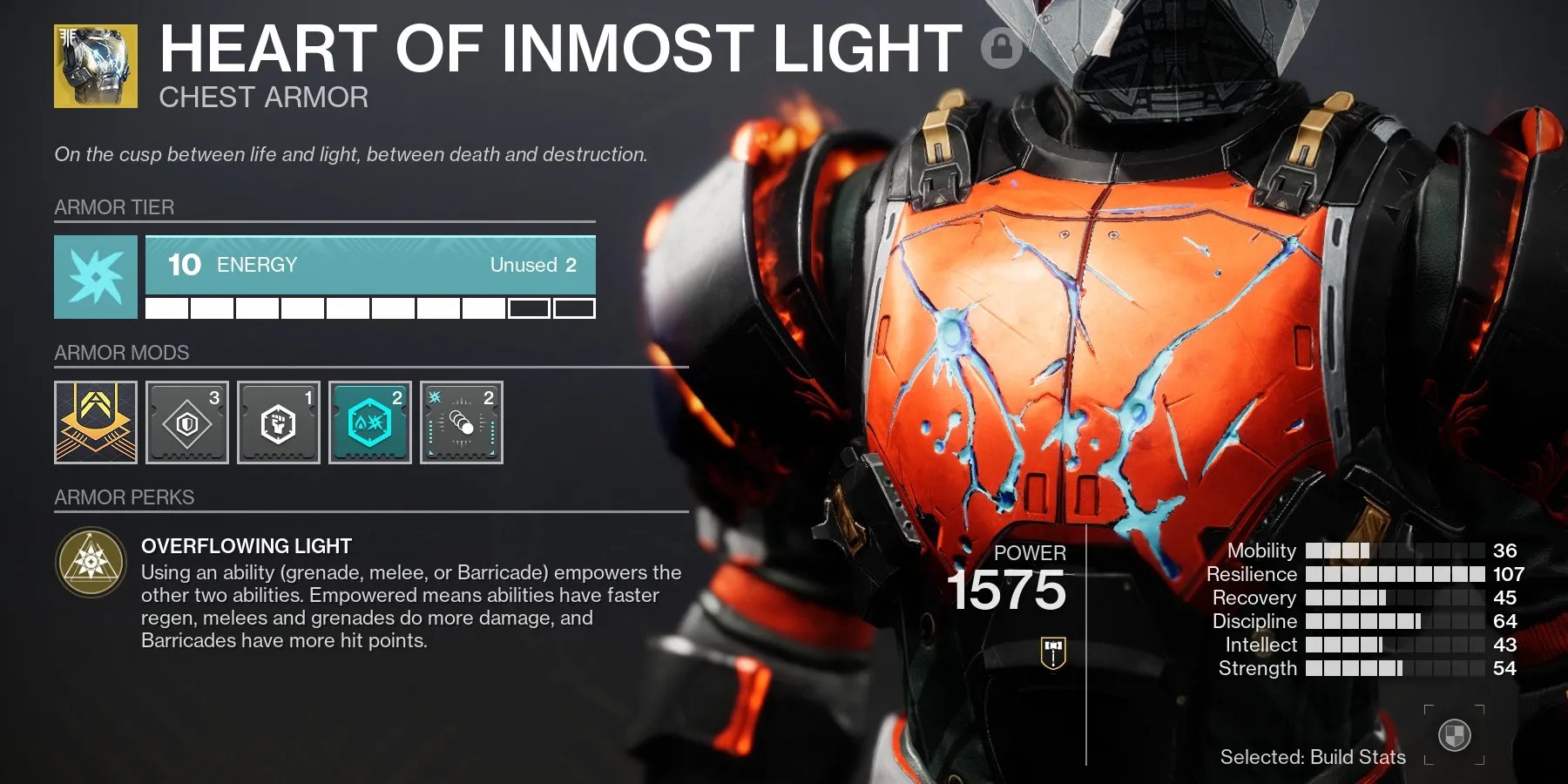Expand the Armor Perks section
The width and height of the screenshot is (1568, 784).
click(125, 497)
